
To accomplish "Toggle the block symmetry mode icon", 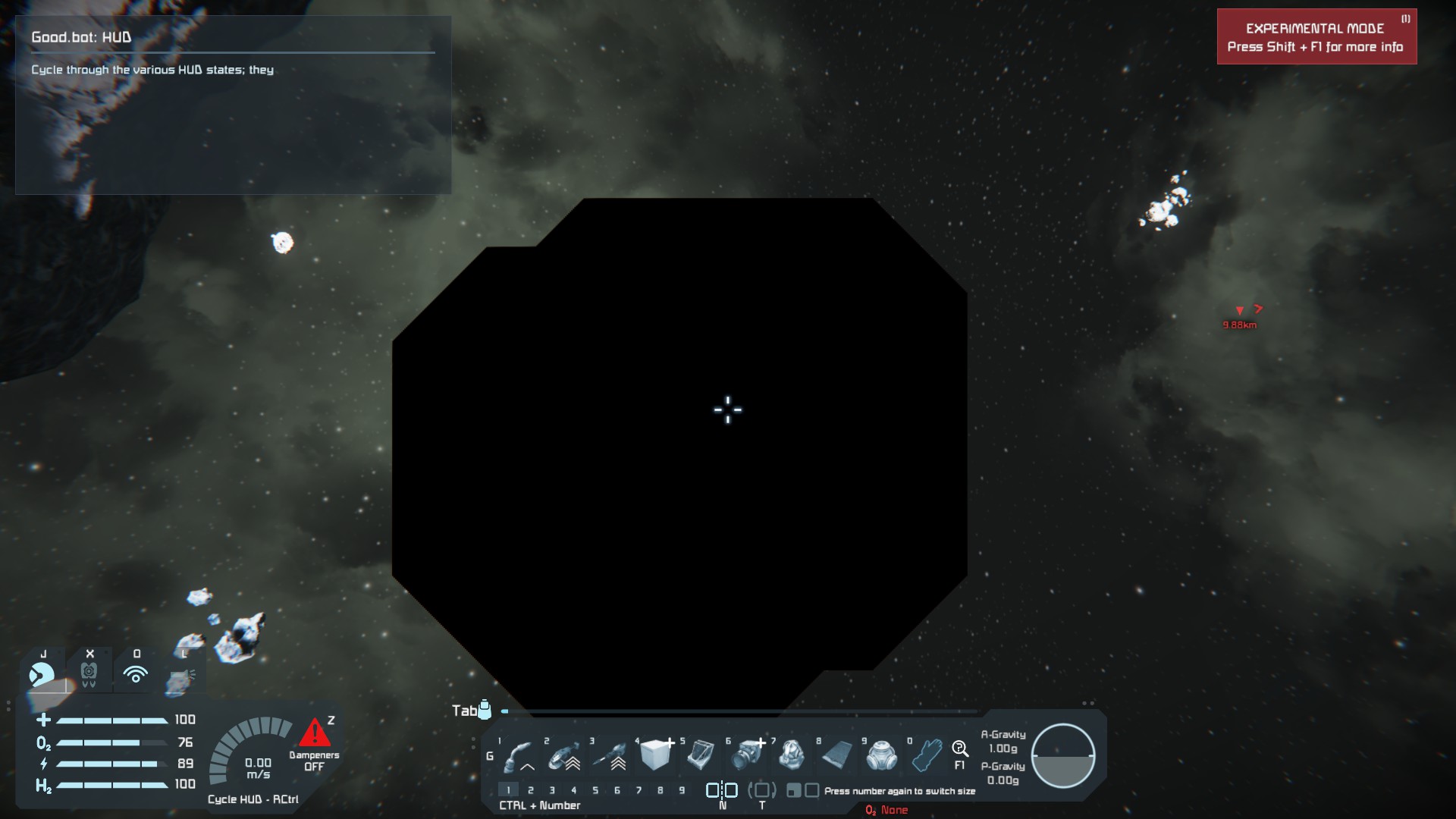I will point(722,790).
